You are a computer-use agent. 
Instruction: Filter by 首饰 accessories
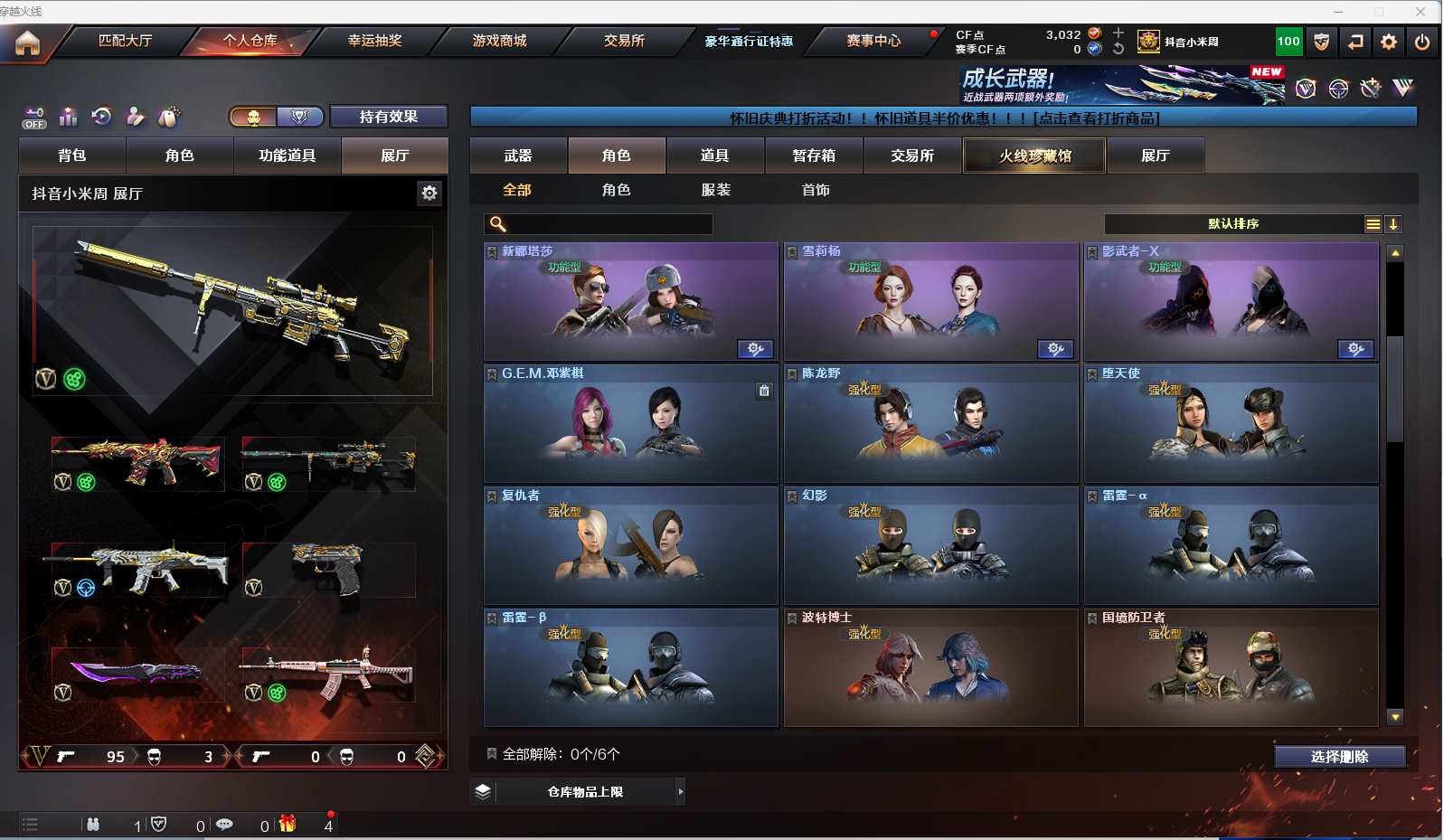click(x=815, y=190)
